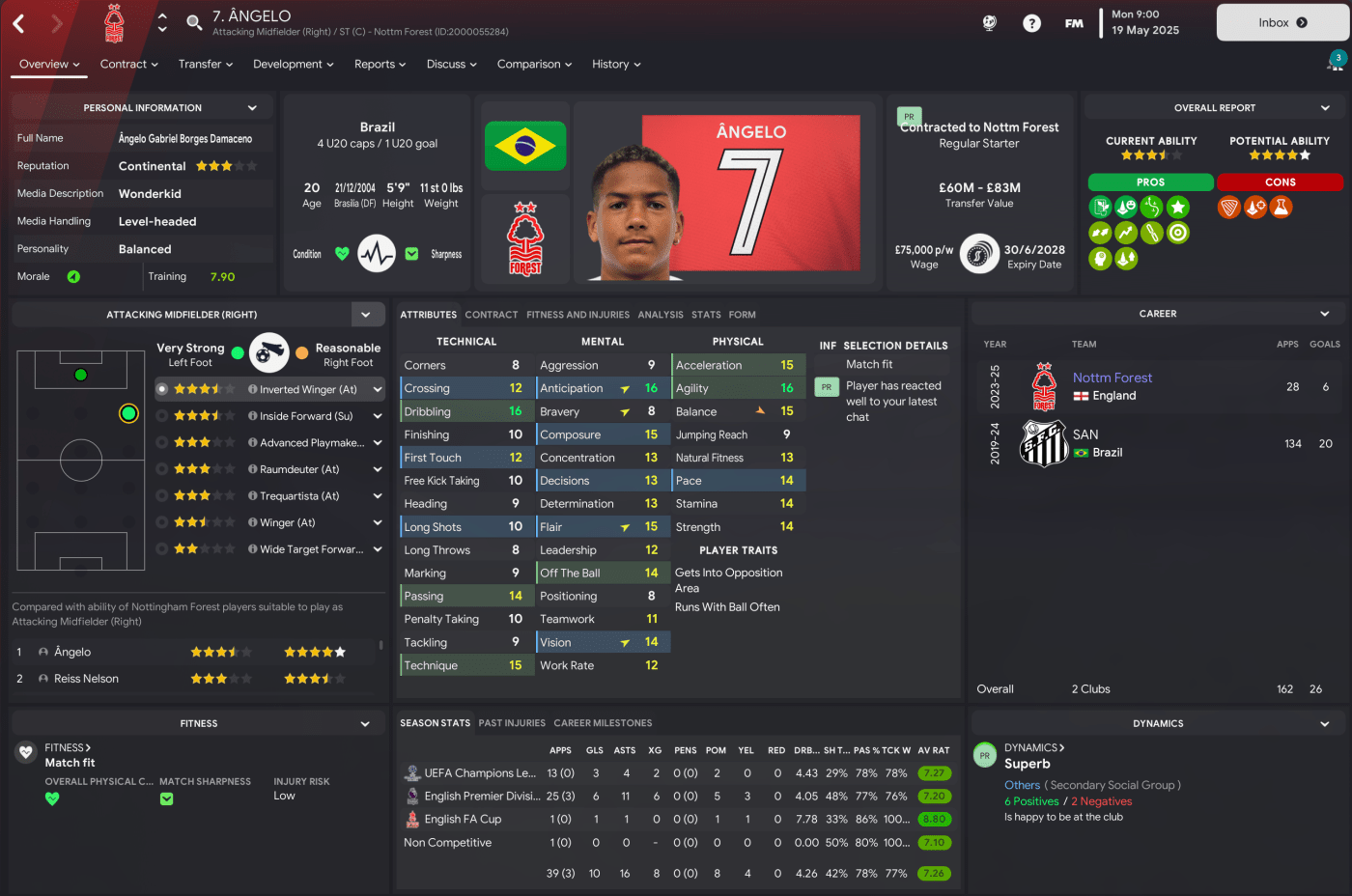
Task: Open the Inbox
Action: click(1282, 22)
